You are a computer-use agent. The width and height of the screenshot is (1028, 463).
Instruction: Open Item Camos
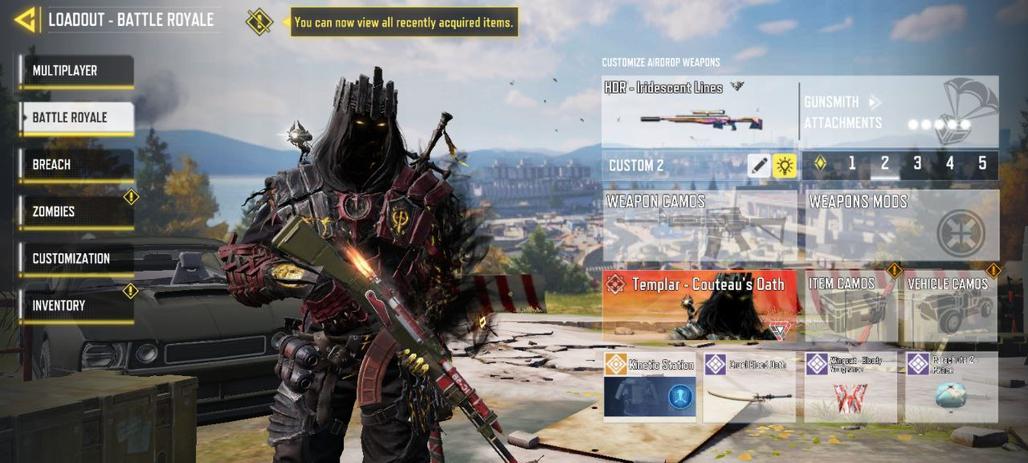[x=851, y=304]
